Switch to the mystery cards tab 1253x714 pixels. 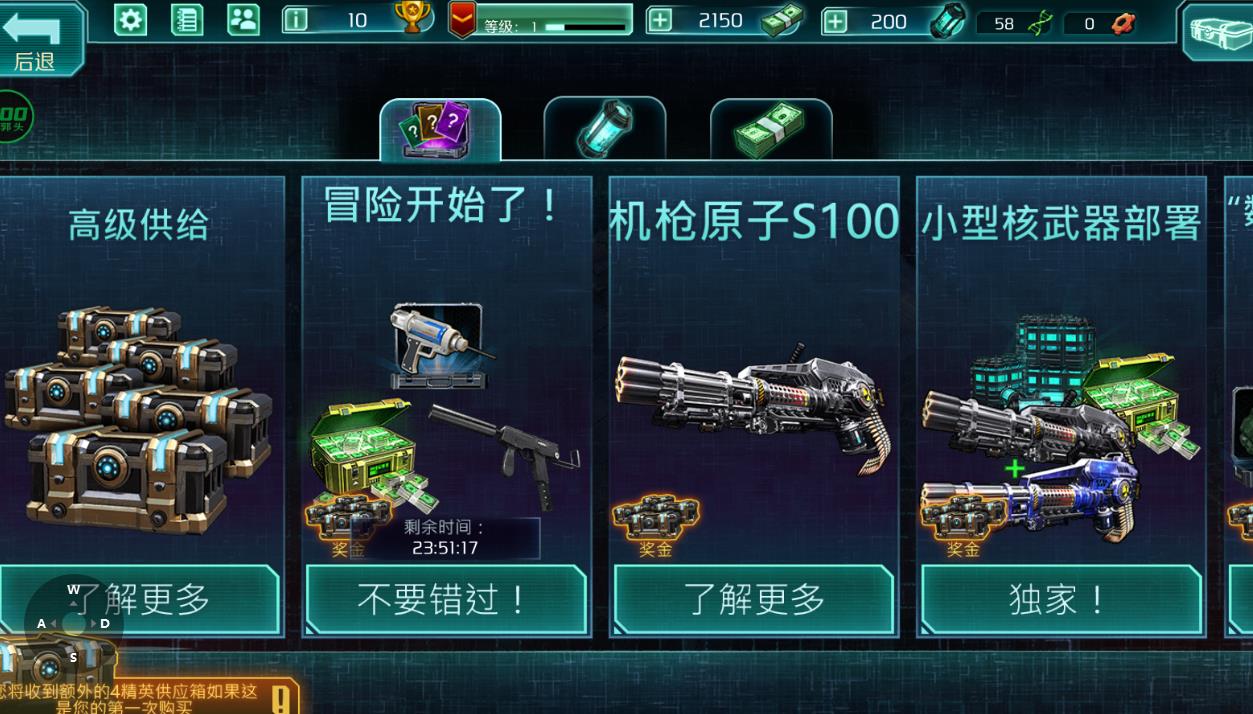[x=440, y=130]
